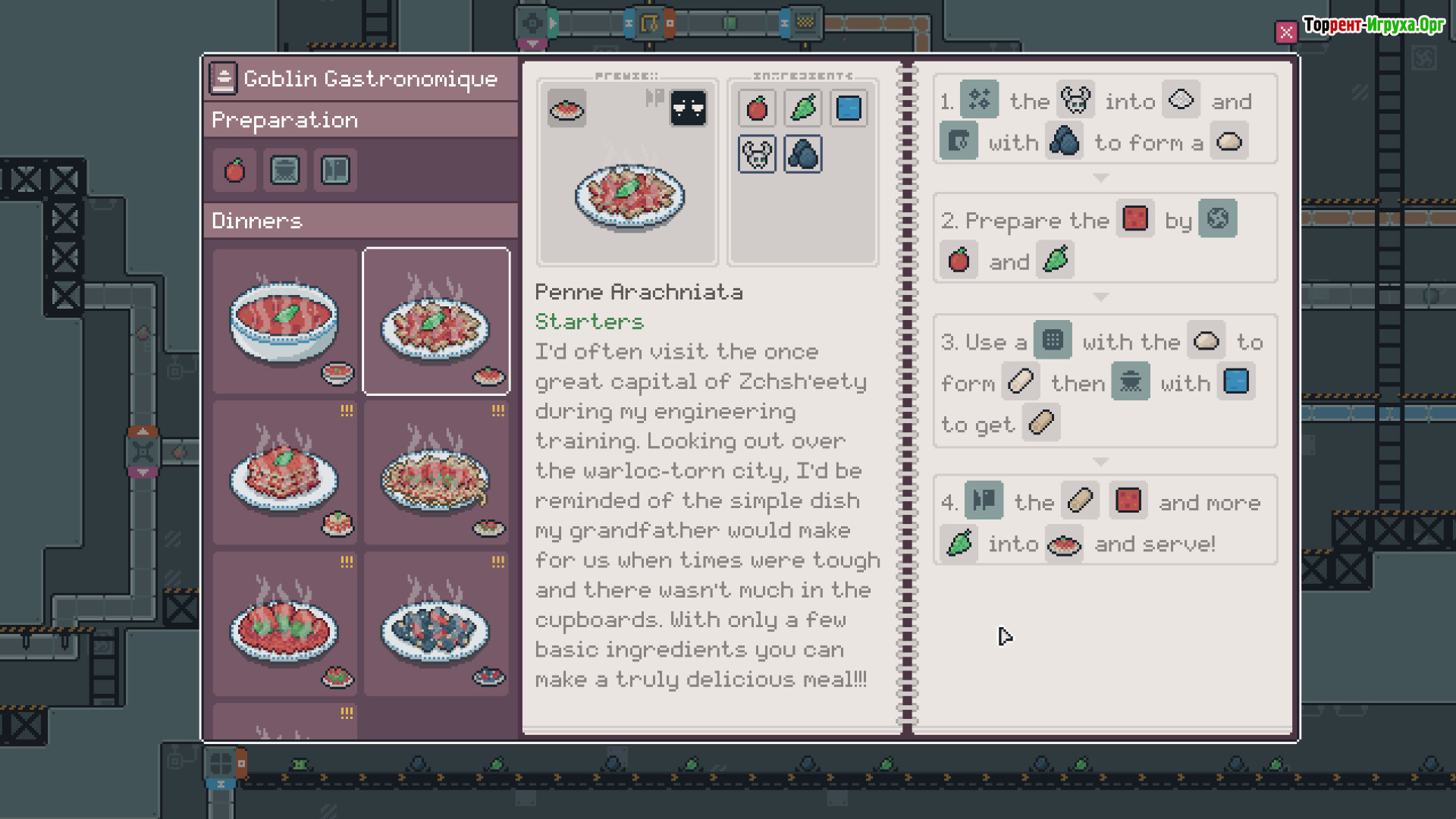1456x819 pixels.
Task: Close the recipe book window
Action: [x=1285, y=33]
